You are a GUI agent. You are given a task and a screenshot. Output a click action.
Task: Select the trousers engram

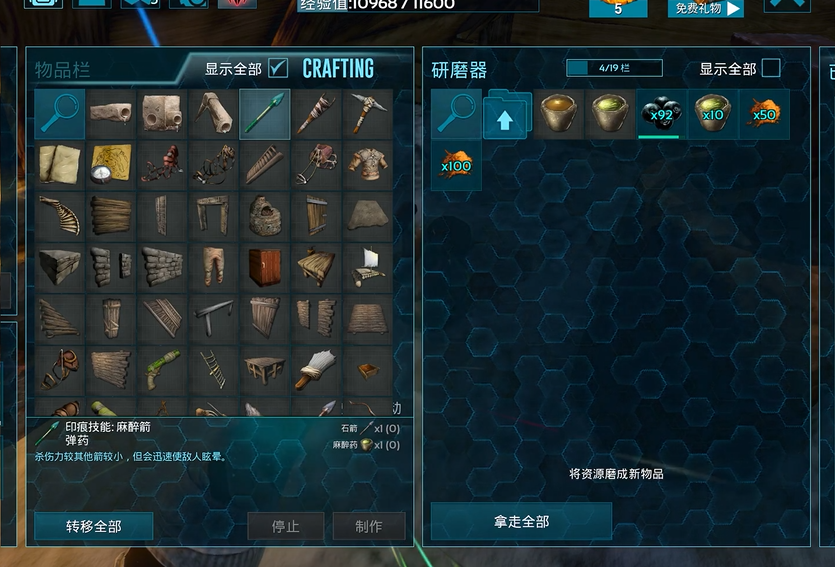[214, 268]
